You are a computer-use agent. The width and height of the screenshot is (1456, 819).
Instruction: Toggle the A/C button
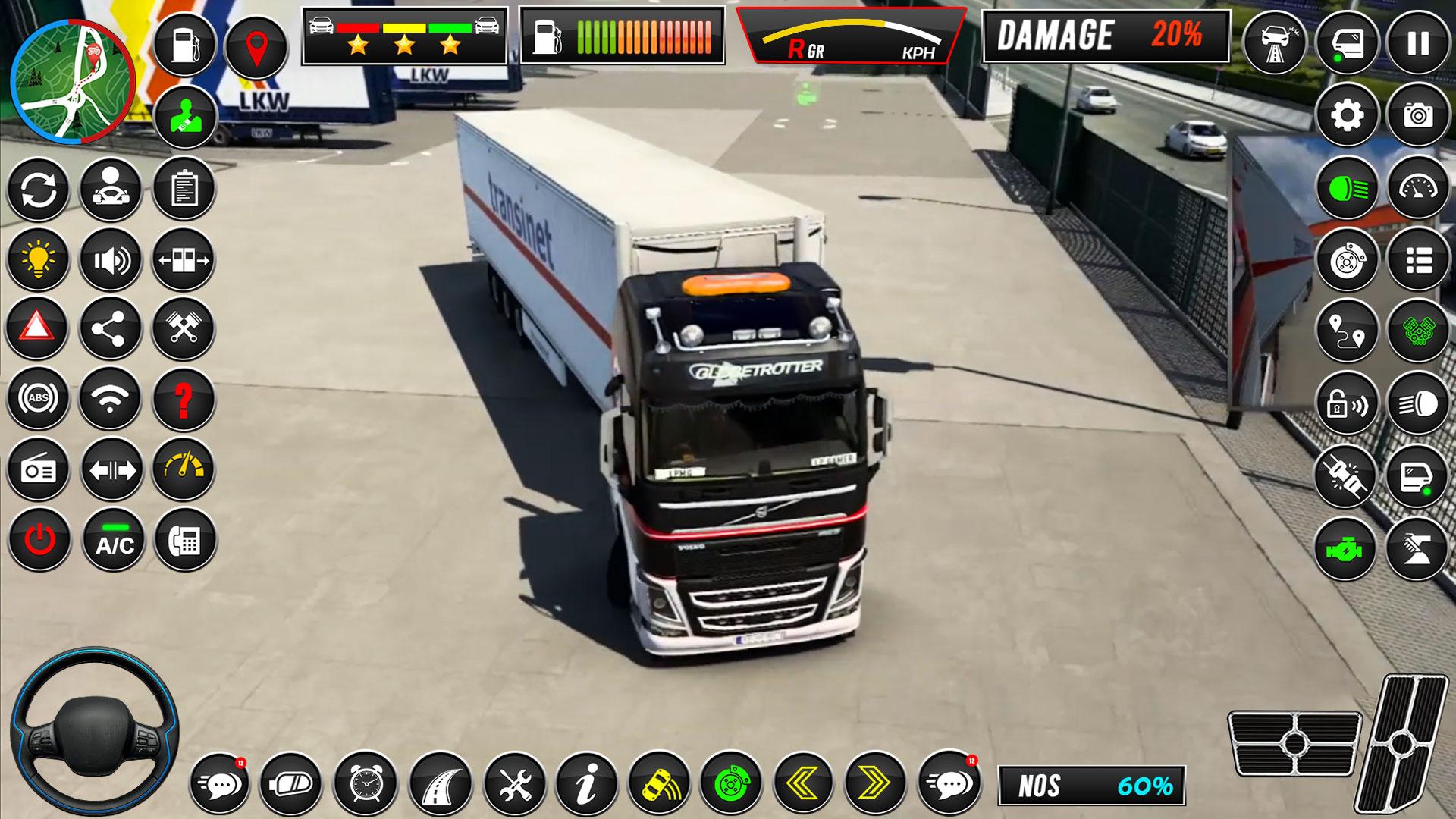tap(114, 540)
